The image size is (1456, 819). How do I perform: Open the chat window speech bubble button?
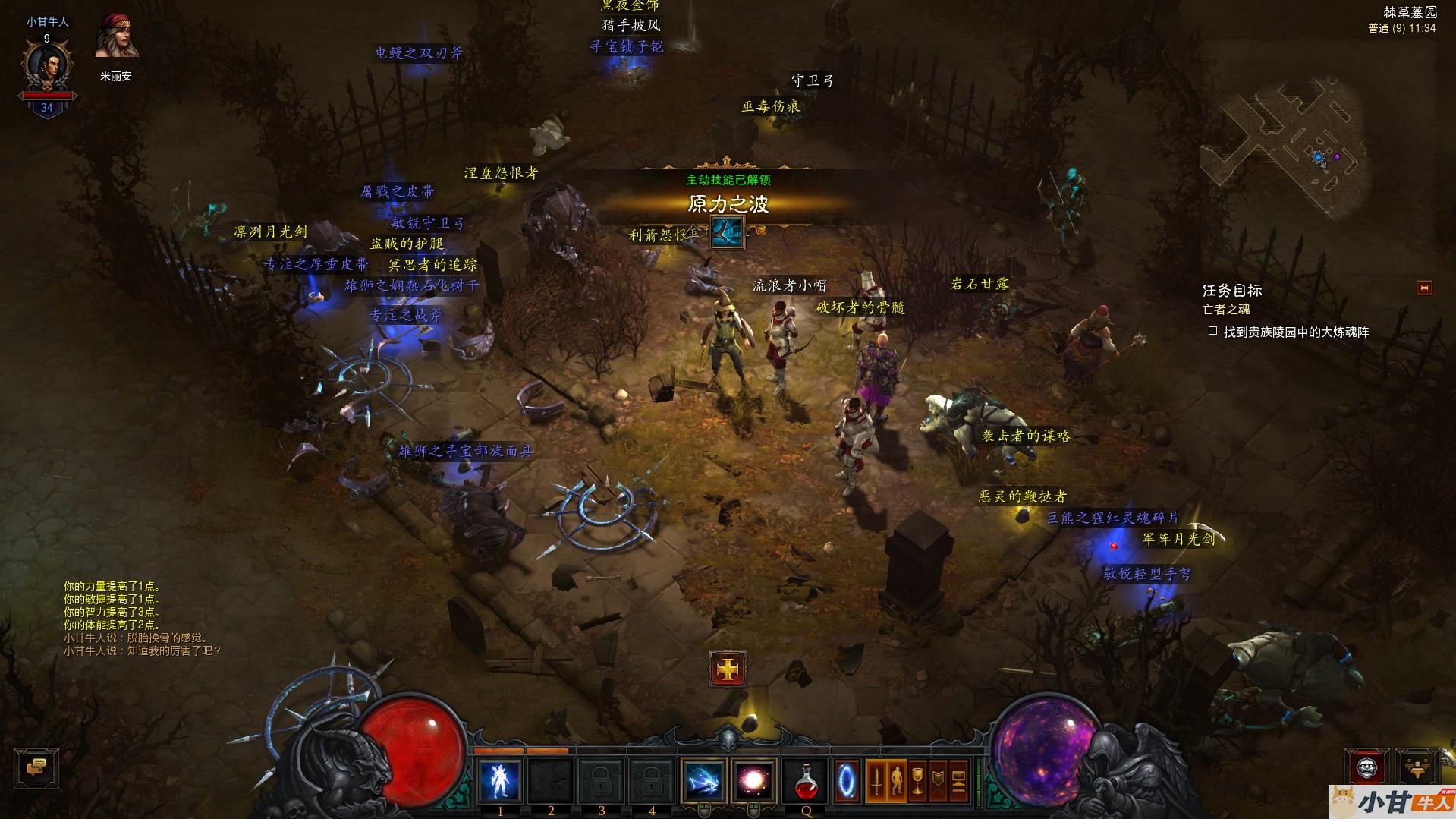36,768
